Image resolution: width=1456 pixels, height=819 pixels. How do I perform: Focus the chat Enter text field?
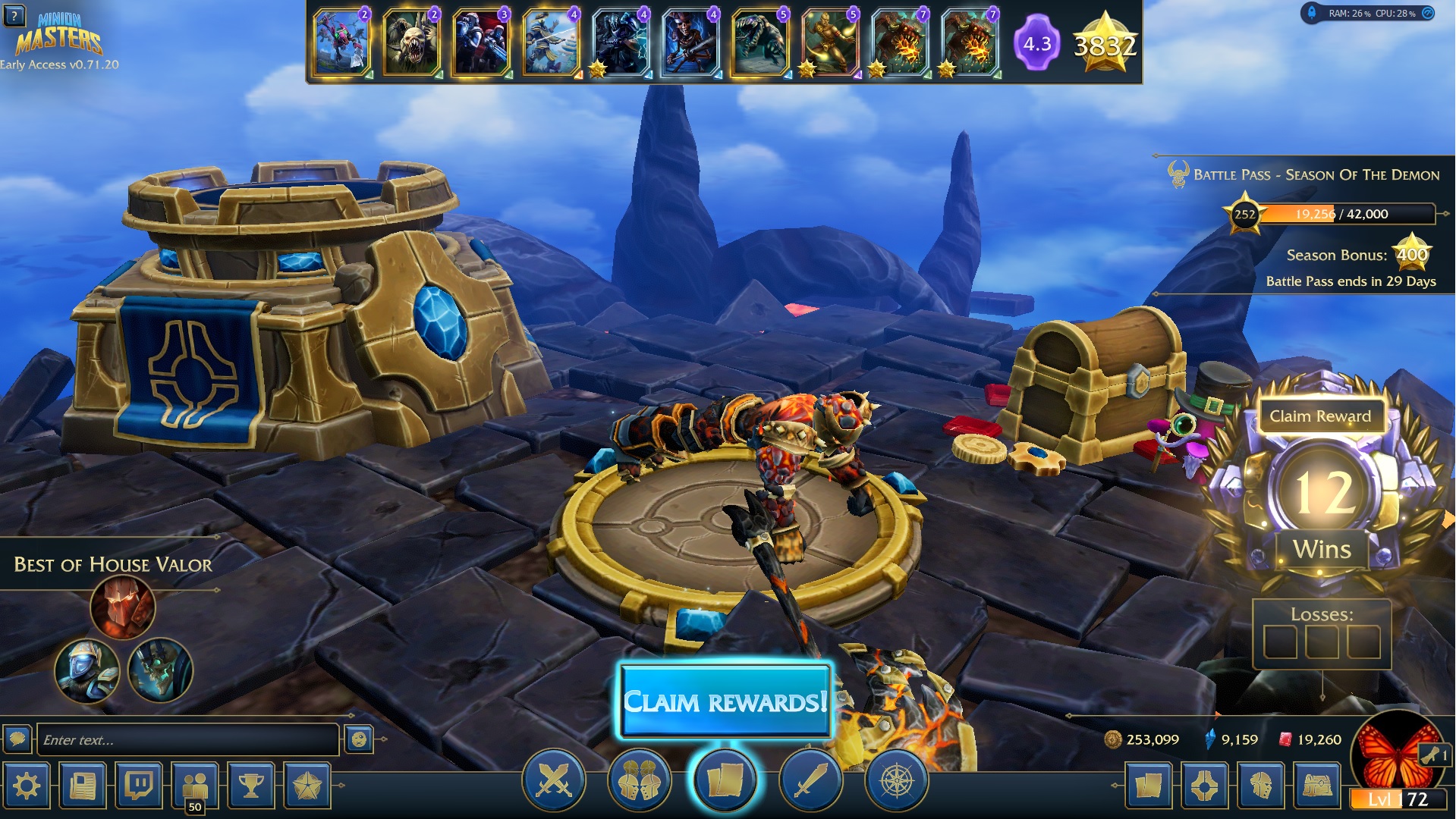[x=187, y=740]
